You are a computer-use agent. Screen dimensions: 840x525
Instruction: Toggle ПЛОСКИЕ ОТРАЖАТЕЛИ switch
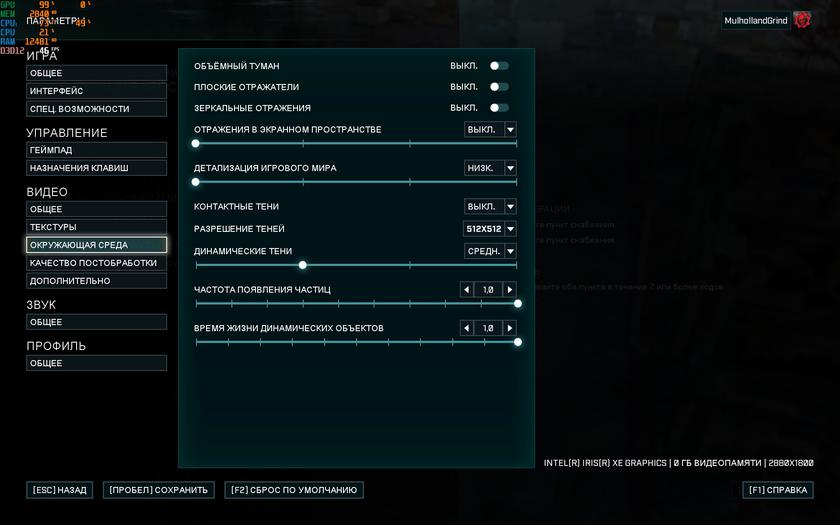pos(498,87)
